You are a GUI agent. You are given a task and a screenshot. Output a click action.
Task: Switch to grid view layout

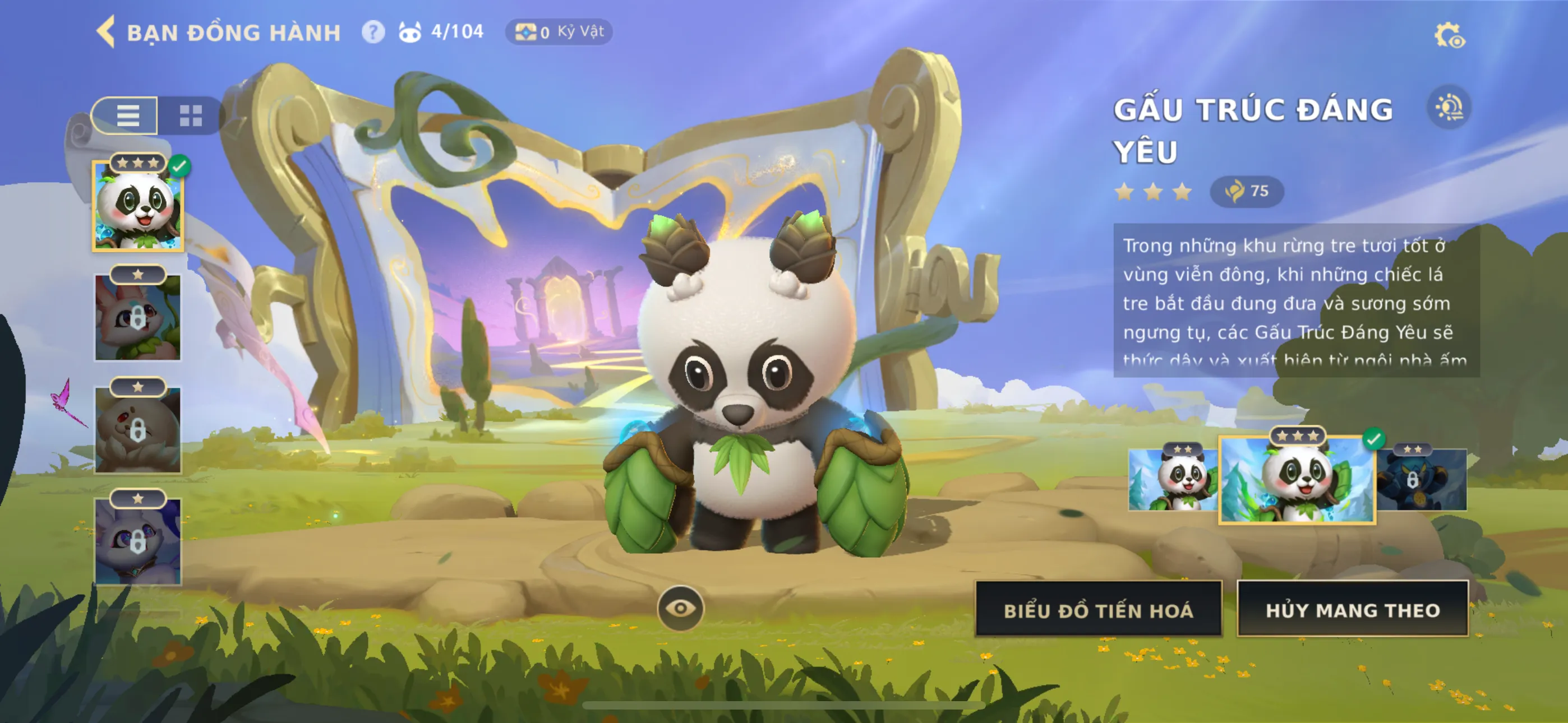pyautogui.click(x=191, y=115)
